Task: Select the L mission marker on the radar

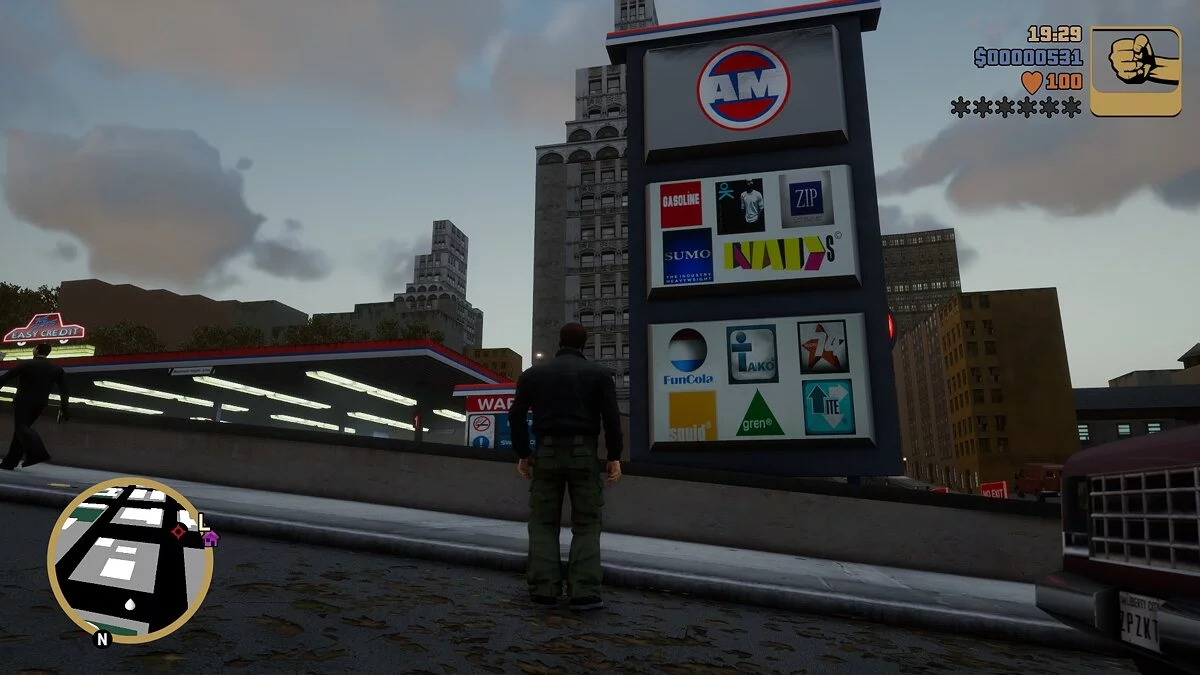Action: [203, 521]
